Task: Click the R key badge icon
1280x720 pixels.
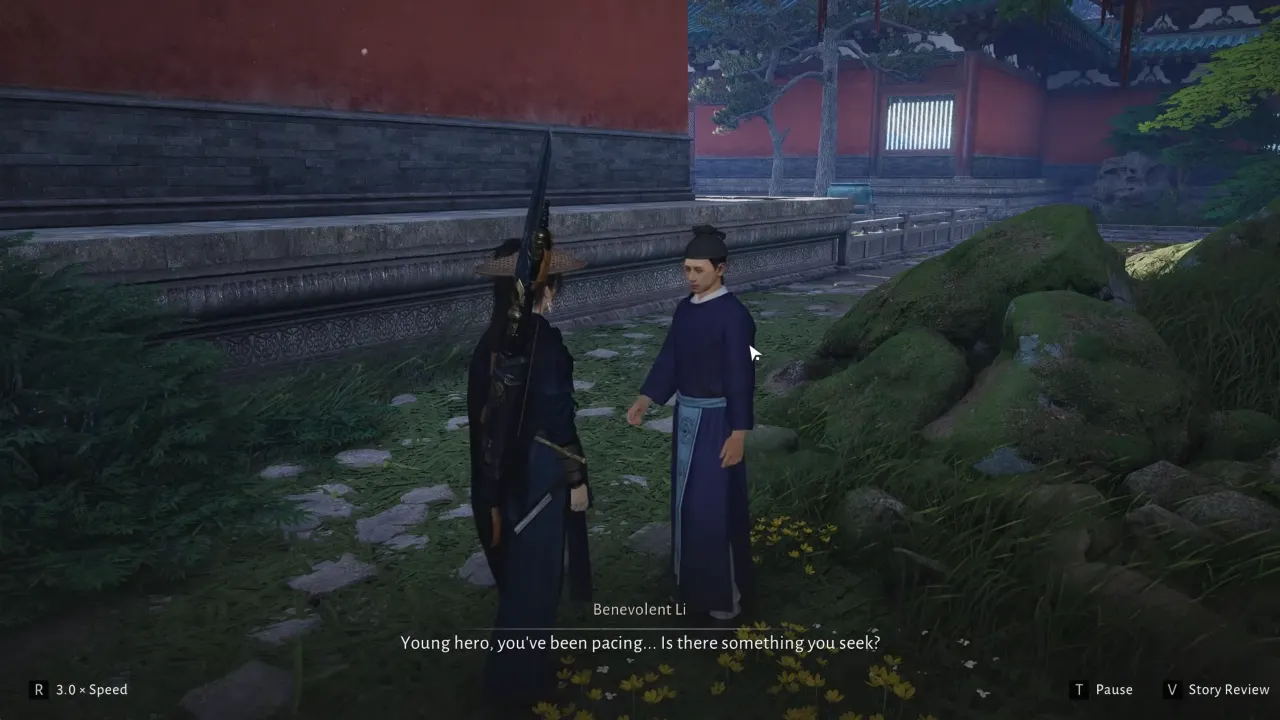Action: click(x=38, y=689)
